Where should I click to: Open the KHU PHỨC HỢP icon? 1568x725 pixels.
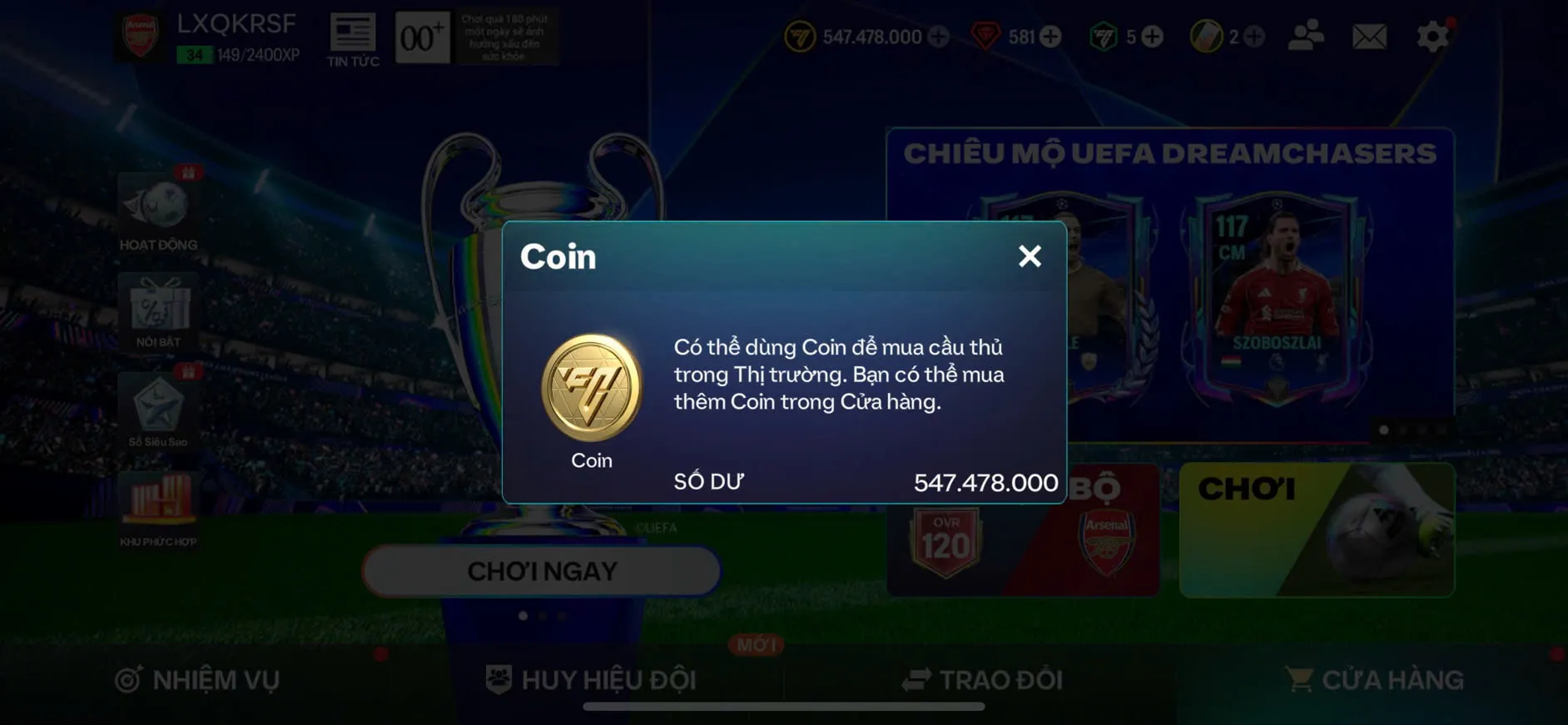[x=158, y=504]
